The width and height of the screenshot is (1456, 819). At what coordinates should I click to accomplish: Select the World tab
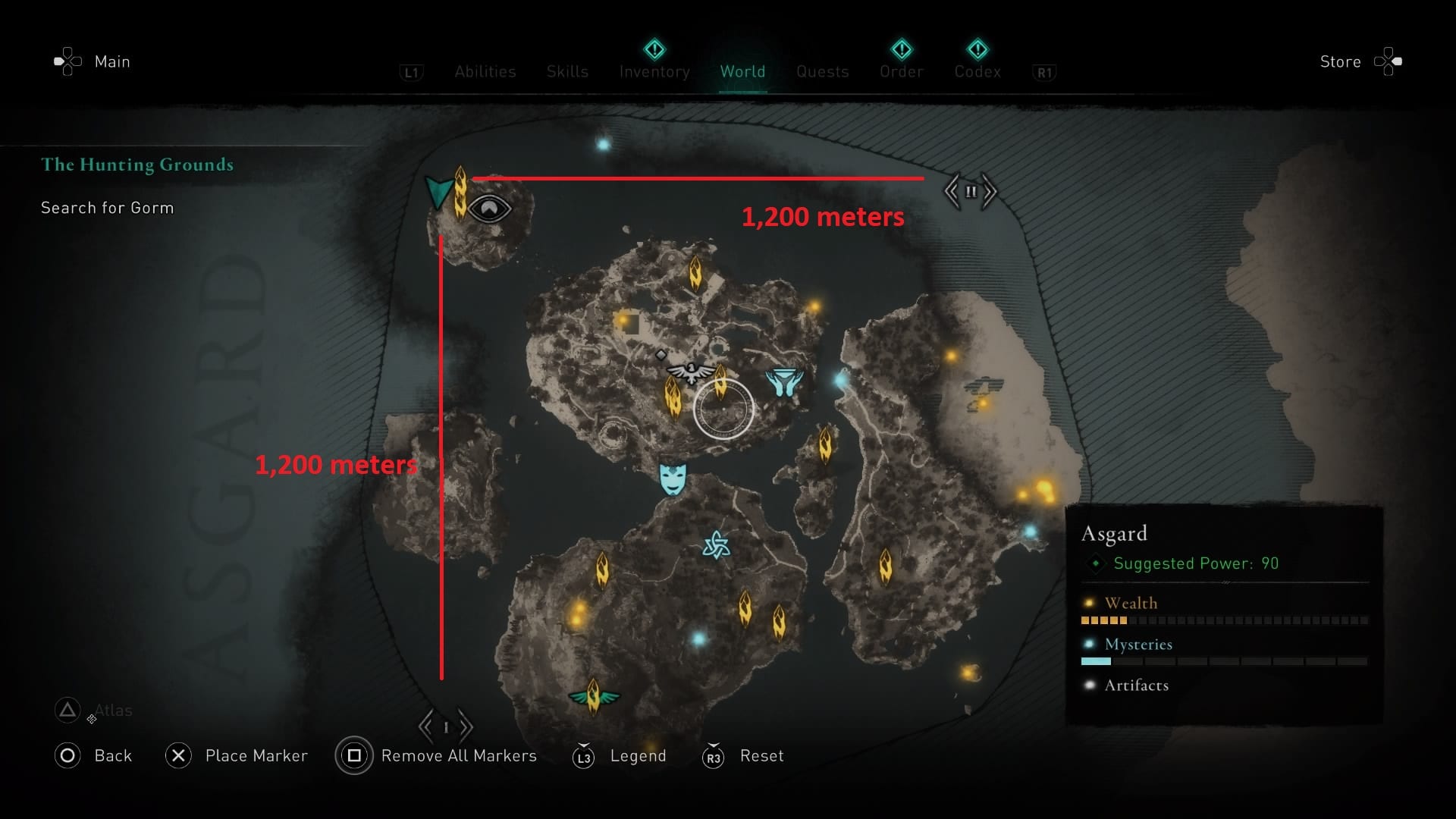(x=742, y=71)
